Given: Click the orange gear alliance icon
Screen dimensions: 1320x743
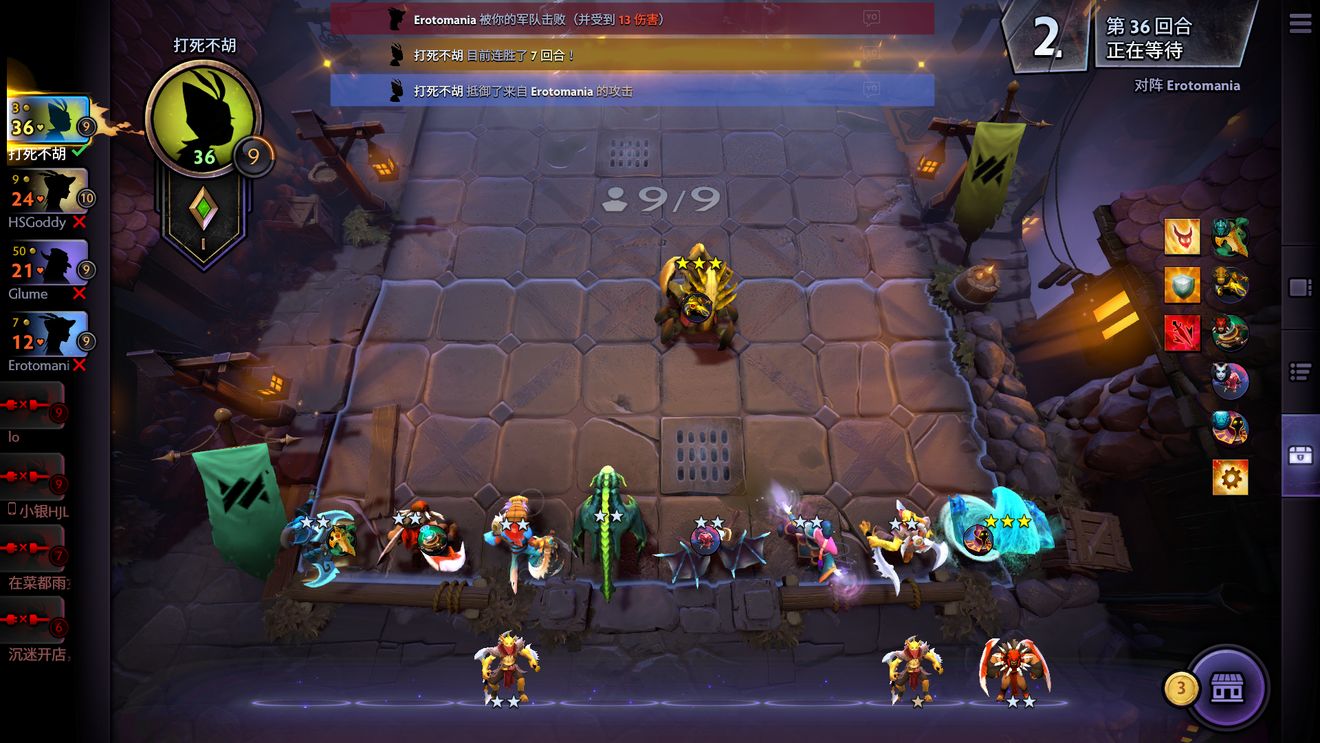Looking at the screenshot, I should (1230, 477).
